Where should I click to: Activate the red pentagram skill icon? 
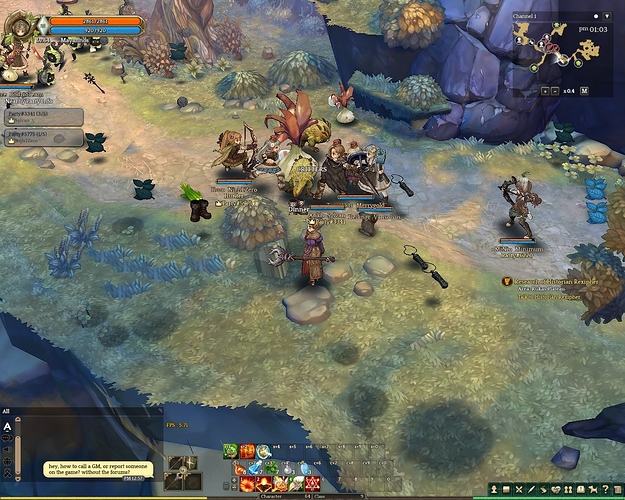[311, 484]
